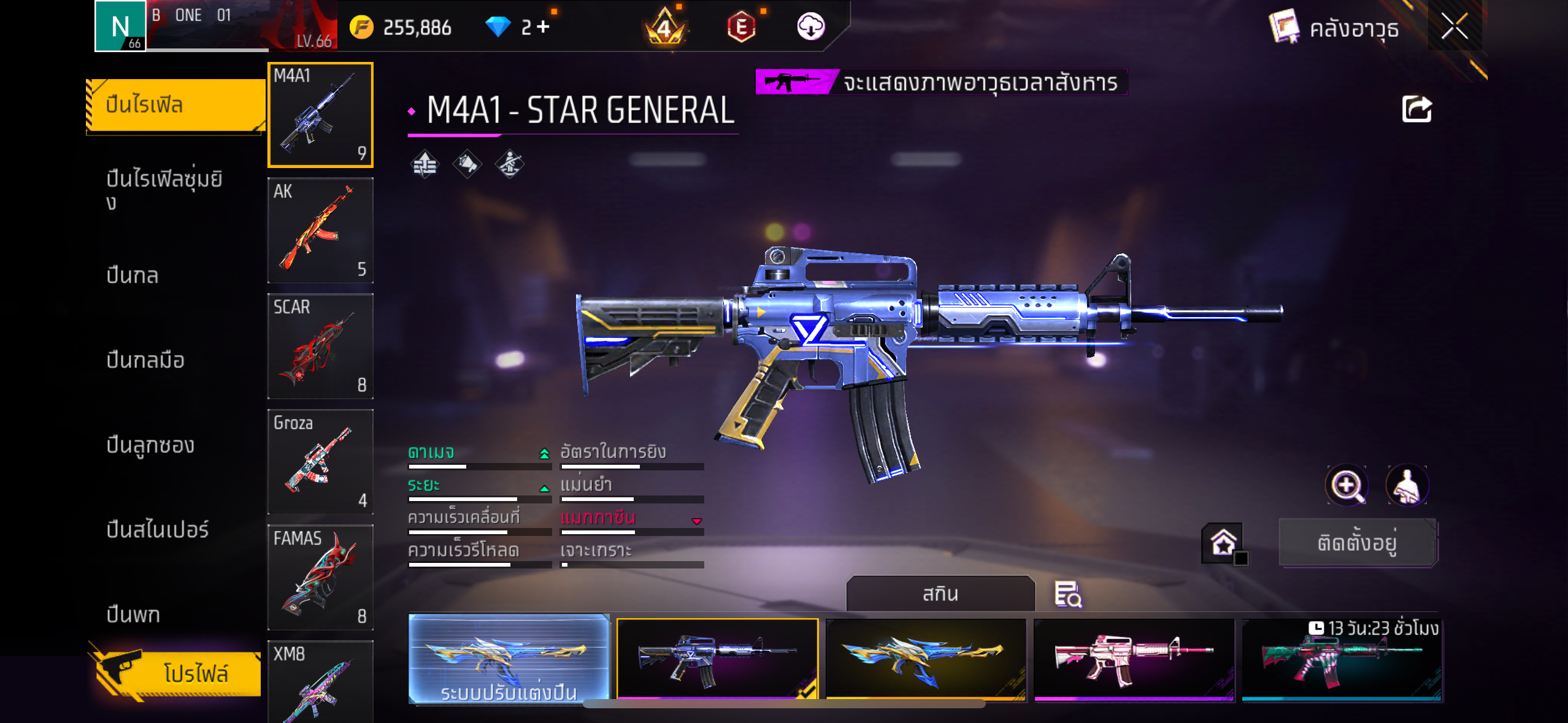
Task: Show the ปืนสไนเปอร์ sniper category
Action: (x=158, y=529)
